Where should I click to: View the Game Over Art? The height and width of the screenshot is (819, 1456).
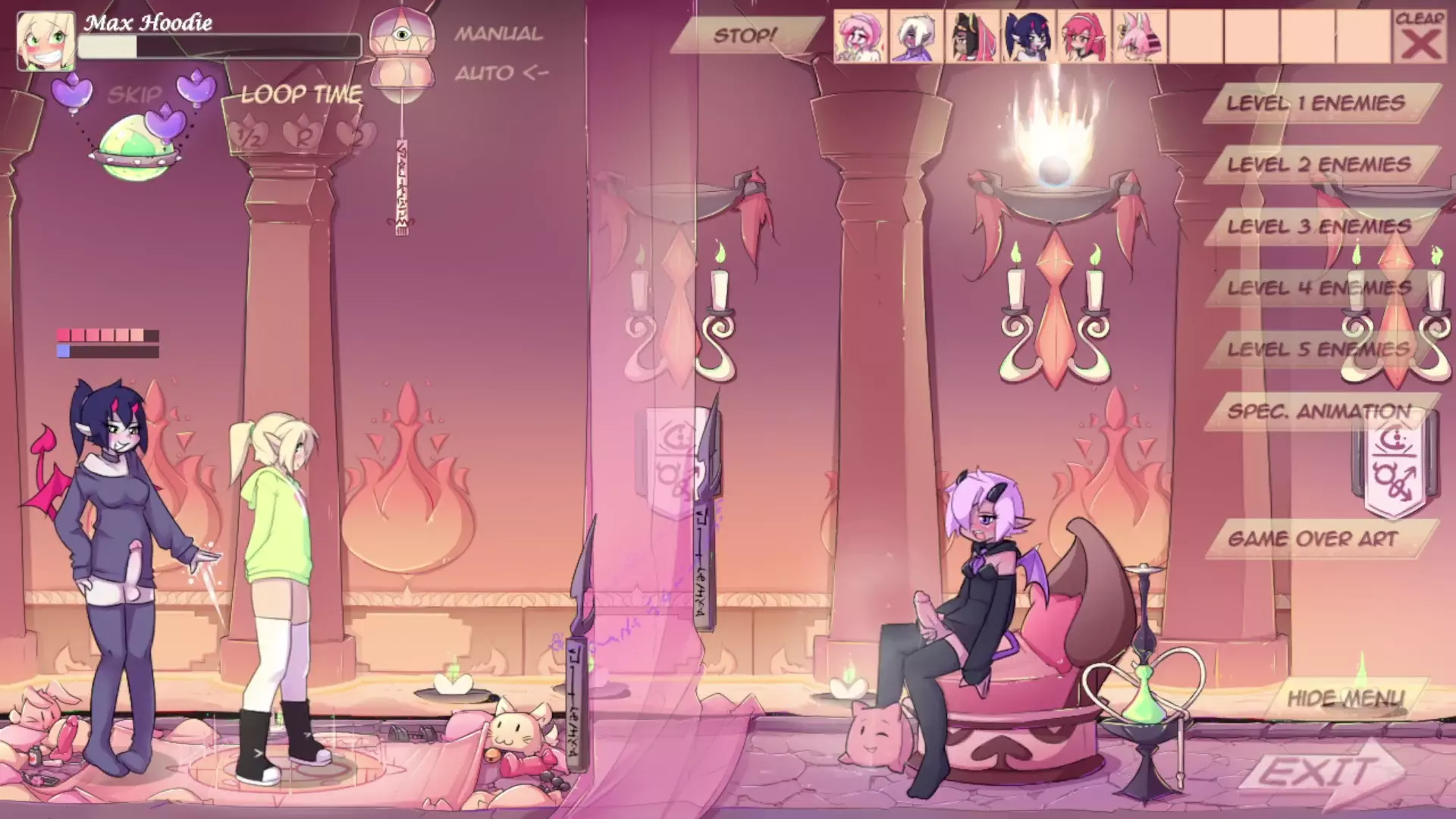pyautogui.click(x=1313, y=539)
